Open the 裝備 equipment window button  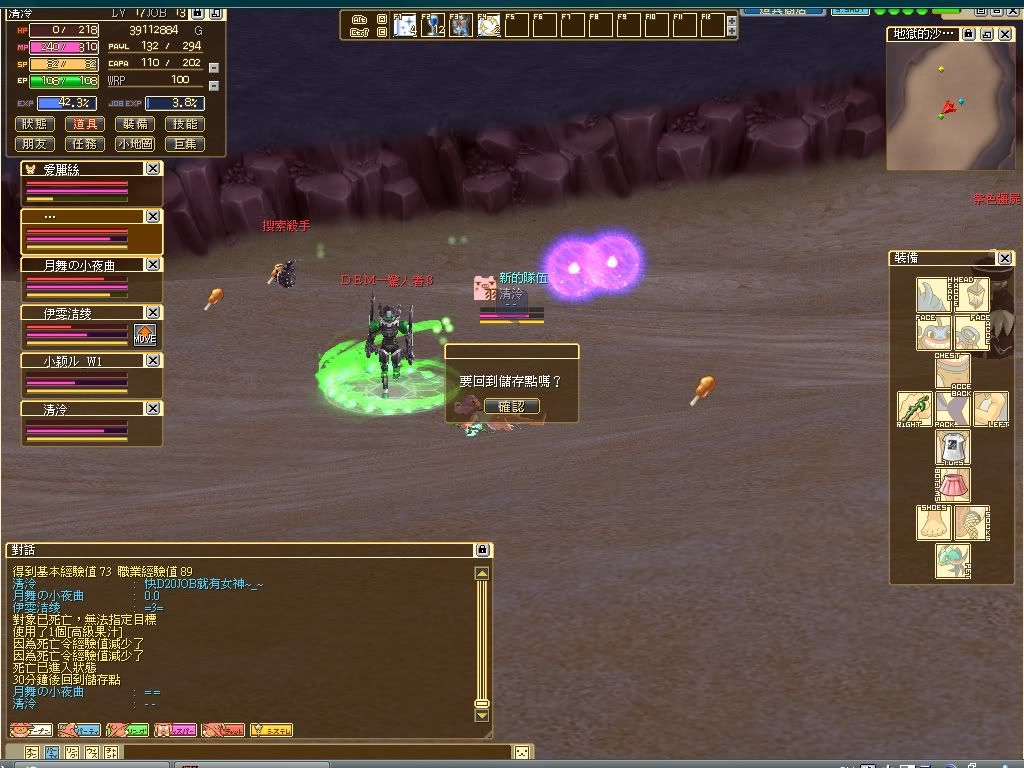136,124
